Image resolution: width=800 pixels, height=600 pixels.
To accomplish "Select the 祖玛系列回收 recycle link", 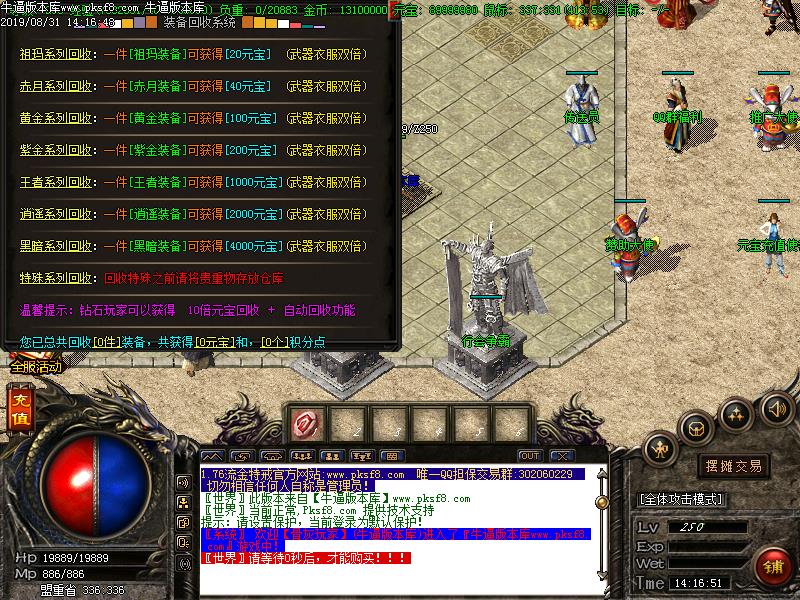I will [x=58, y=56].
